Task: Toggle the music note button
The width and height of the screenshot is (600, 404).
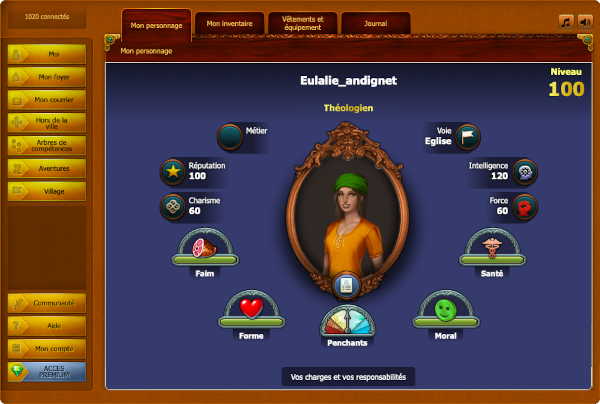Action: [565, 21]
